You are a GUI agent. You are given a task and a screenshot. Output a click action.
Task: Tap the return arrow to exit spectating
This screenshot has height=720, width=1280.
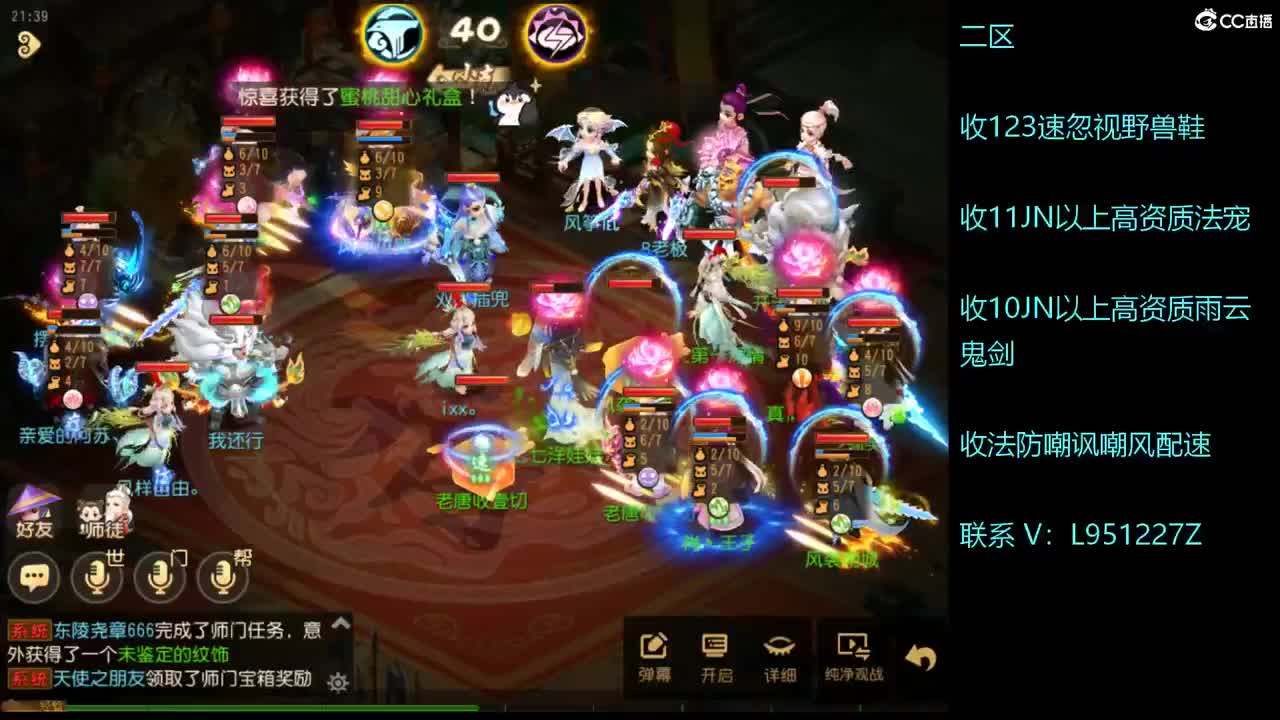(x=922, y=655)
